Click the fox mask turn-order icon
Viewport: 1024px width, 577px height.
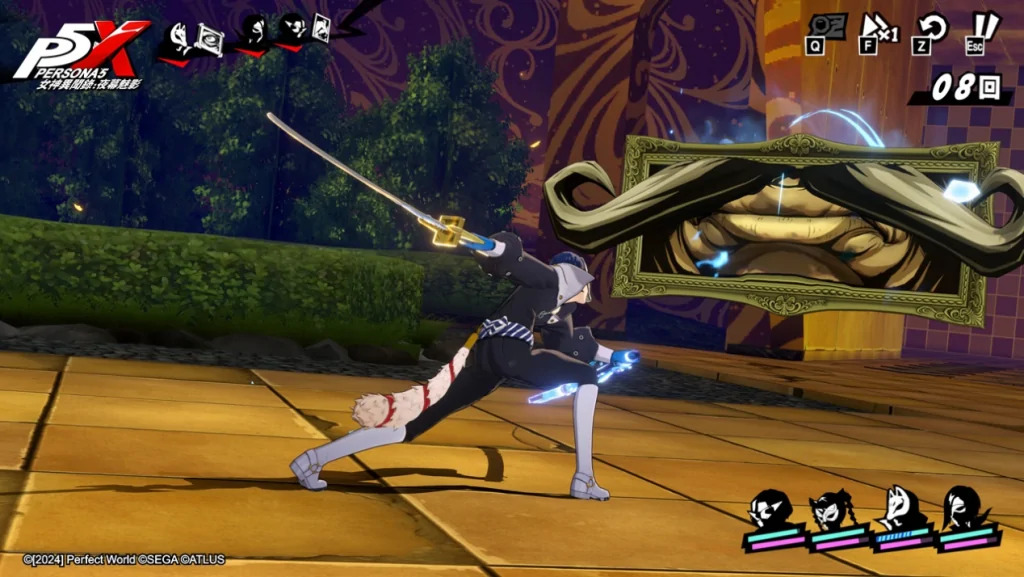click(180, 38)
